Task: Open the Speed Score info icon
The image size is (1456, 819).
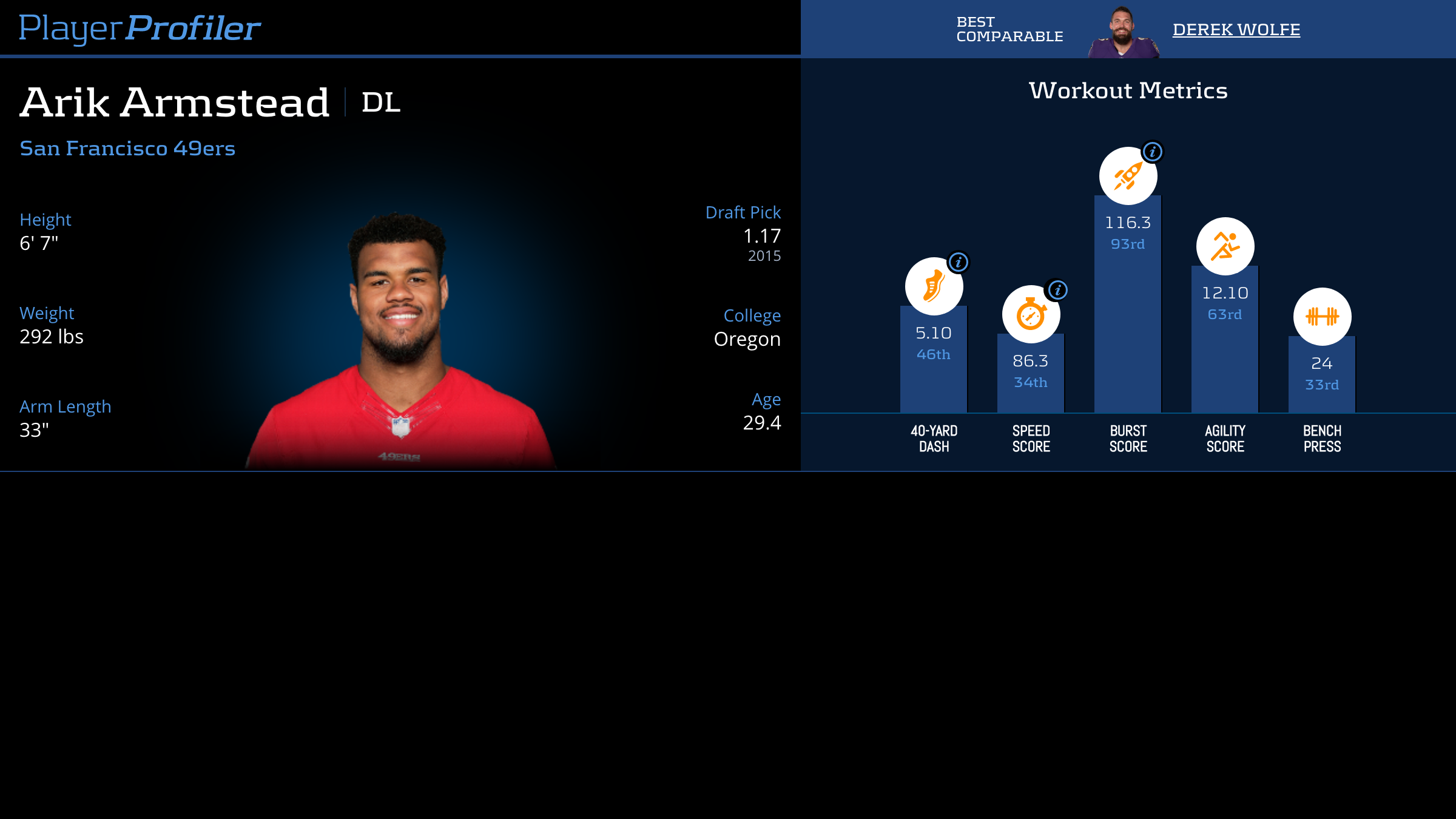Action: point(1057,290)
